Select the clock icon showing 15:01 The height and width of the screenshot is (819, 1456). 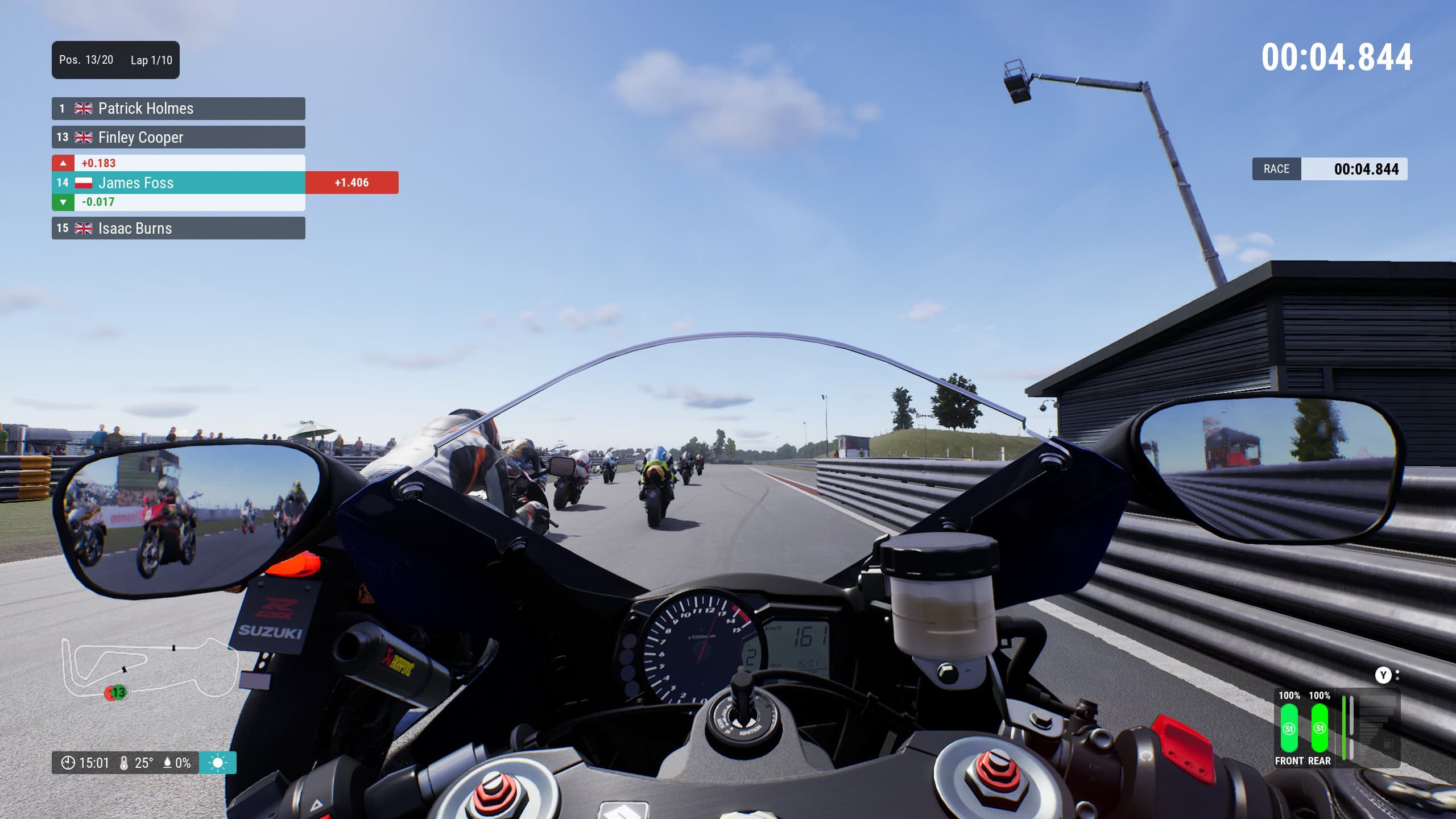coord(69,763)
